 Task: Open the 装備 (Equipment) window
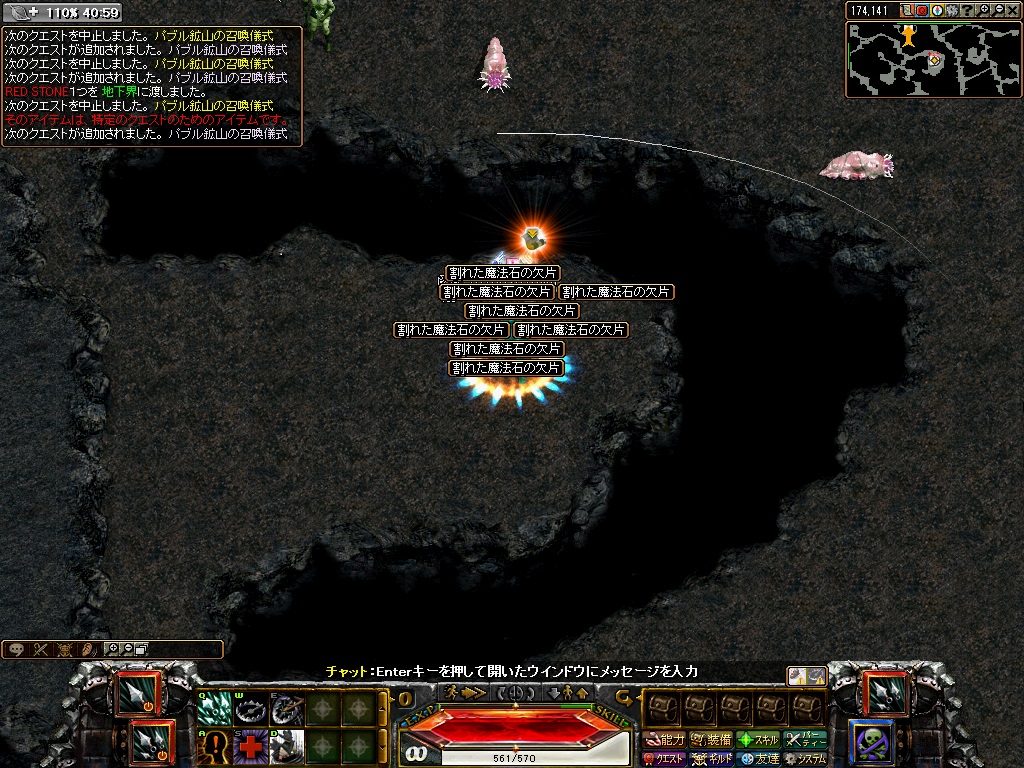711,740
